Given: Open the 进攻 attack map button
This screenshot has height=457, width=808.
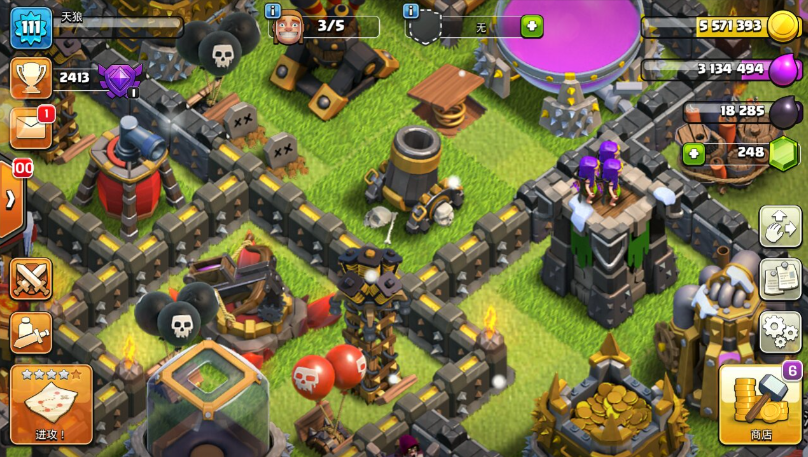Looking at the screenshot, I should coord(51,404).
